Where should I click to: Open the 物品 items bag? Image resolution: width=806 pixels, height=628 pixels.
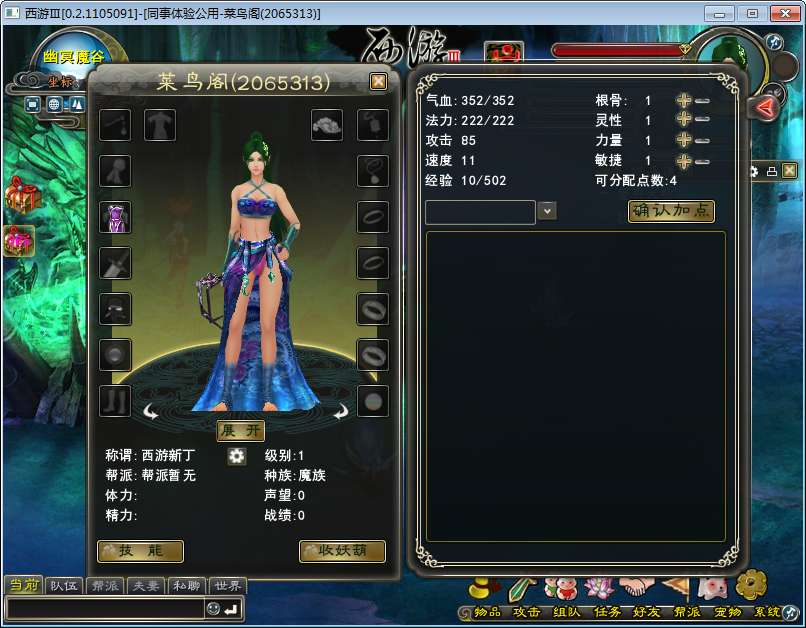click(x=487, y=611)
